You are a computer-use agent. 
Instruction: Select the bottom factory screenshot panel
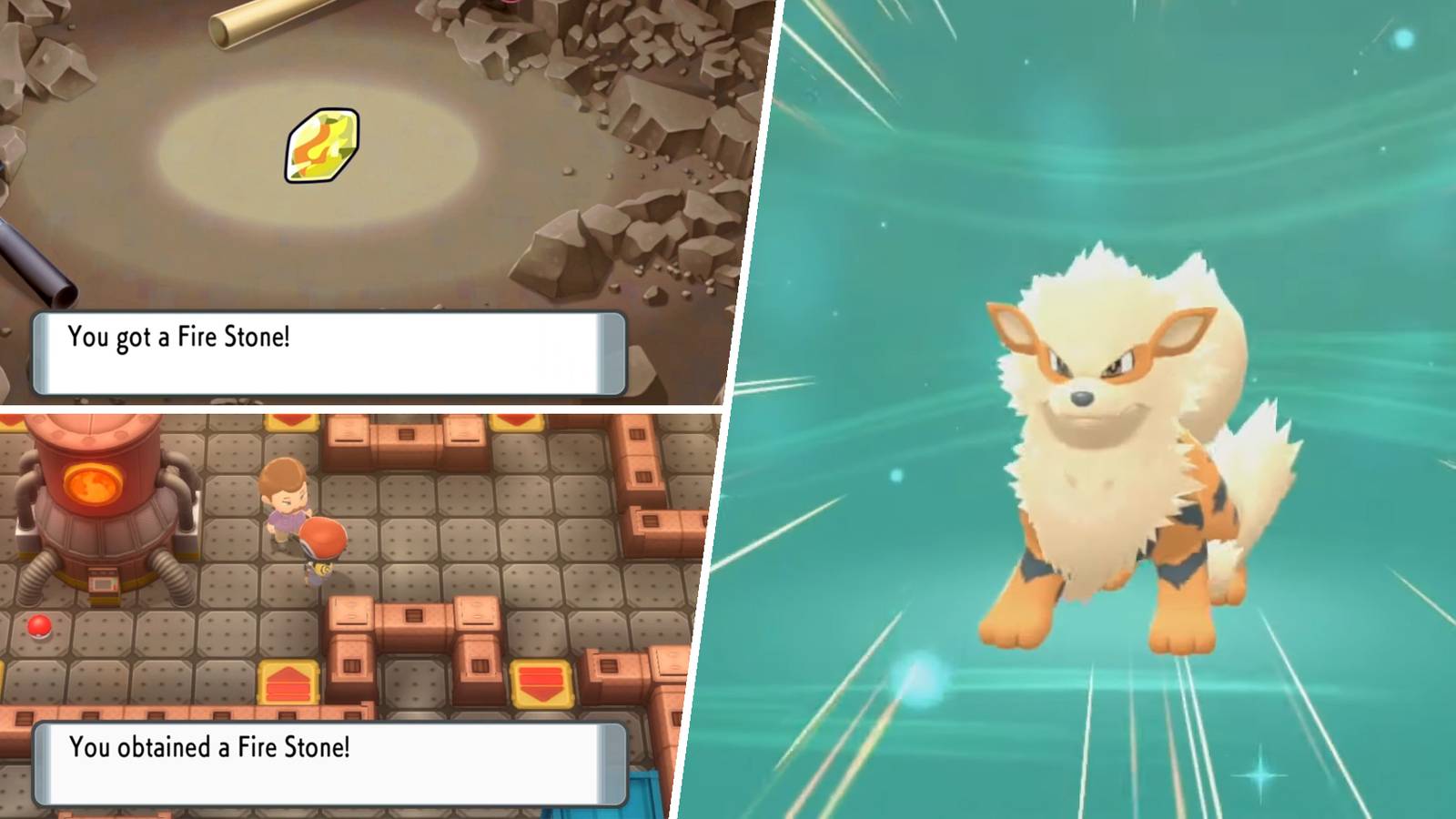pos(364,591)
